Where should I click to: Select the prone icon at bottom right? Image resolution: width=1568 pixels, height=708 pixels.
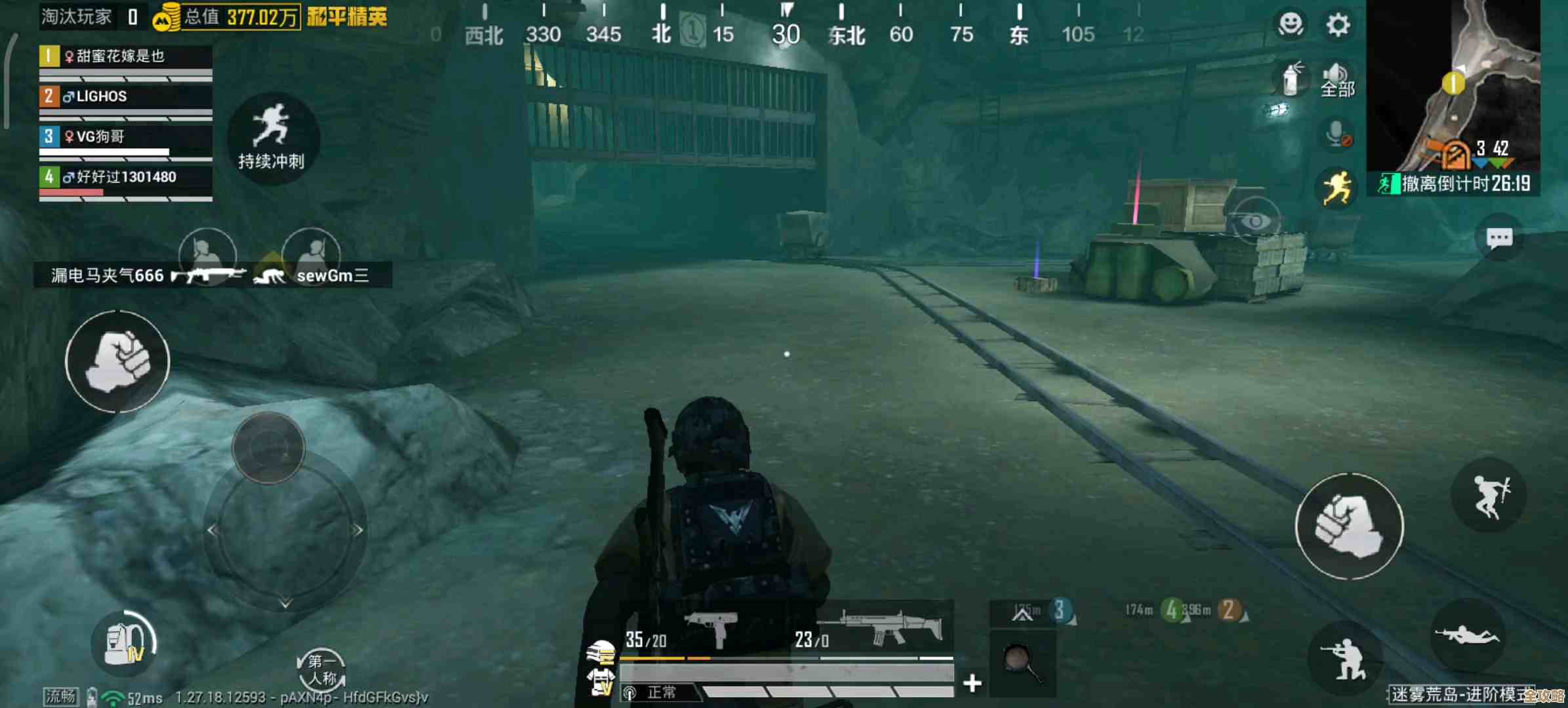pyautogui.click(x=1467, y=634)
